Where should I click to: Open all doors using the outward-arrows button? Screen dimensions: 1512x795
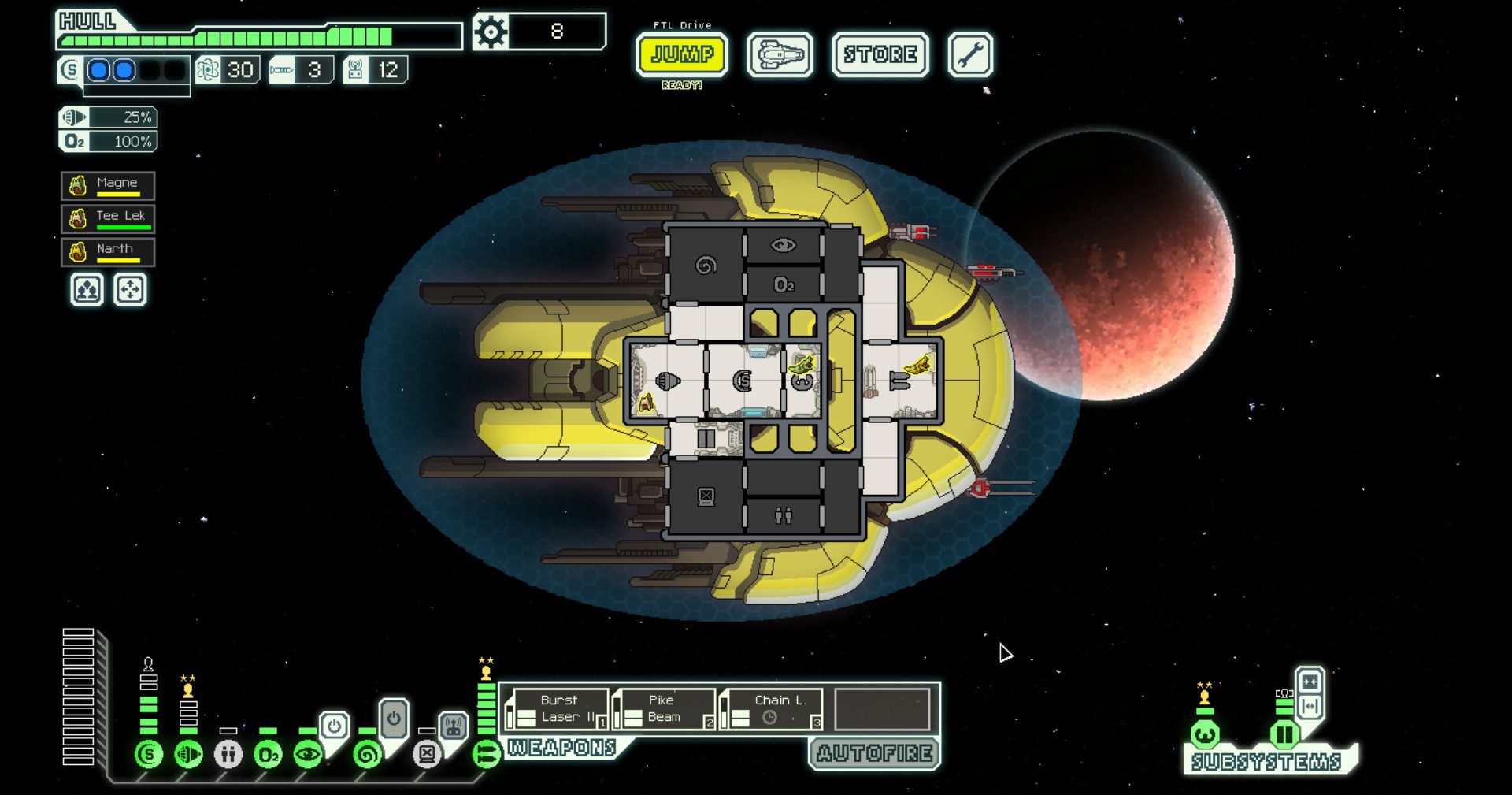pyautogui.click(x=1310, y=706)
